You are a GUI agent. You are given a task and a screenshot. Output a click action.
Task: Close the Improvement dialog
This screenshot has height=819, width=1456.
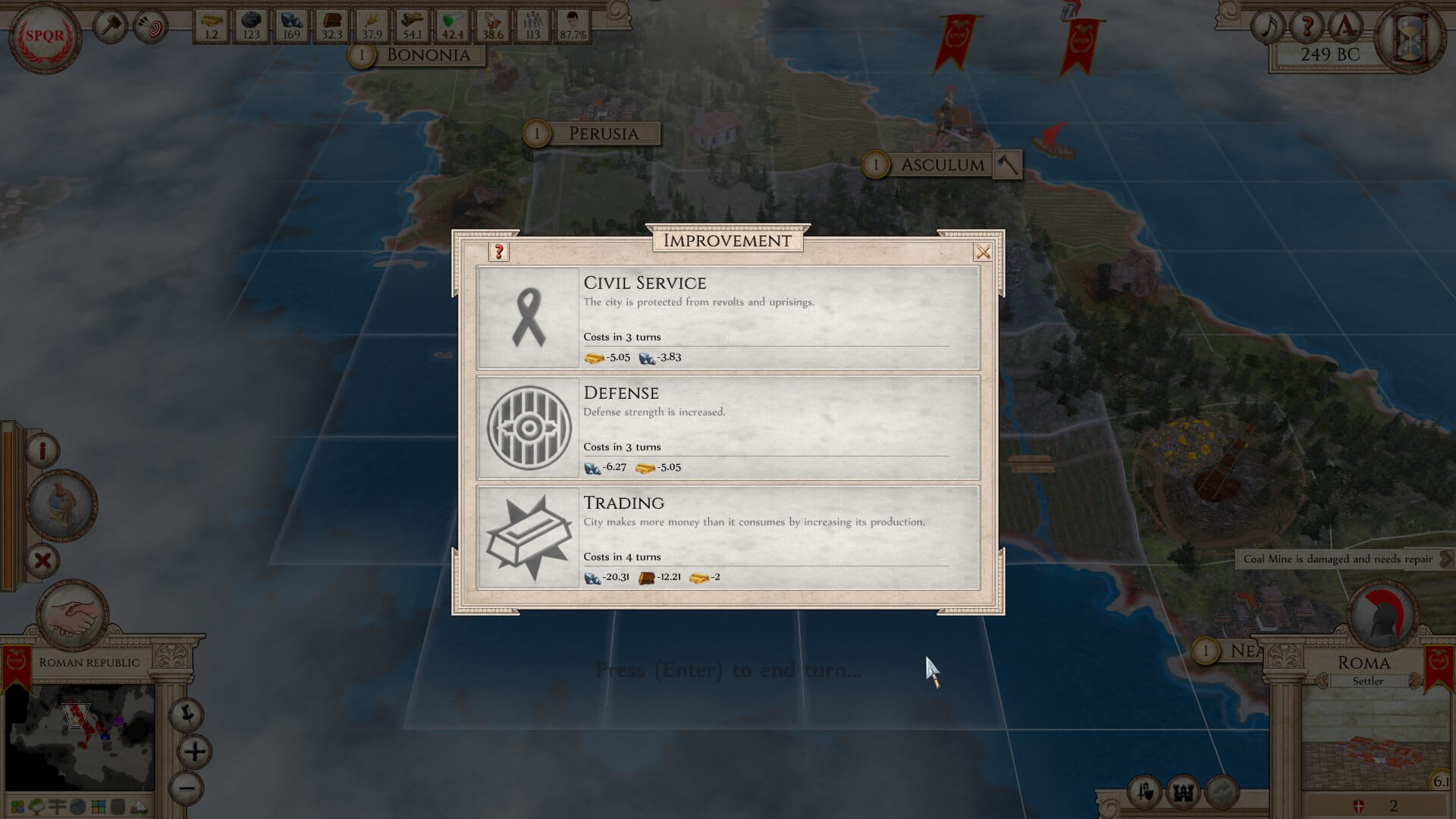pos(983,253)
